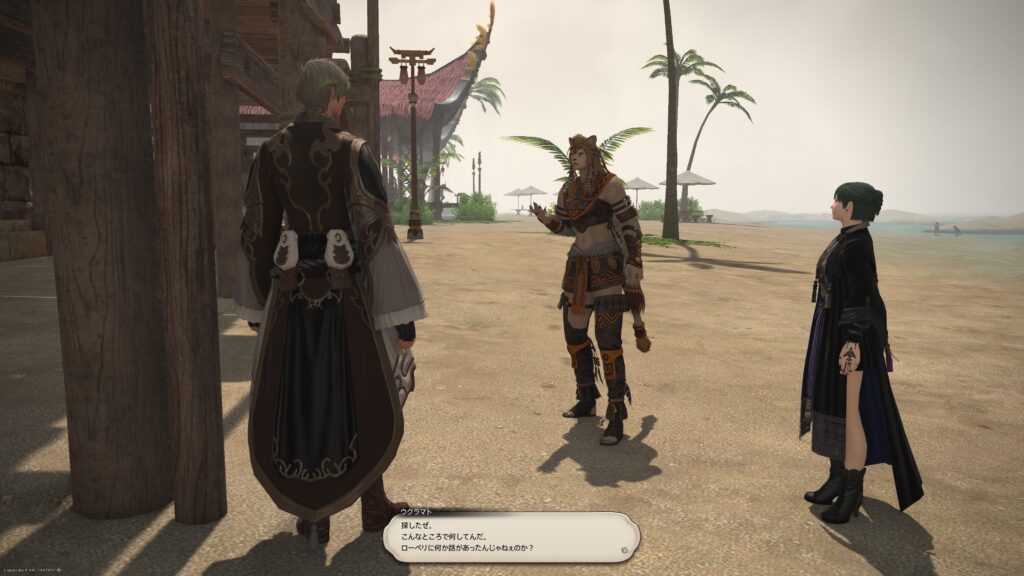
Task: Advance Wuk Lamat's dialogue box
Action: pyautogui.click(x=510, y=536)
